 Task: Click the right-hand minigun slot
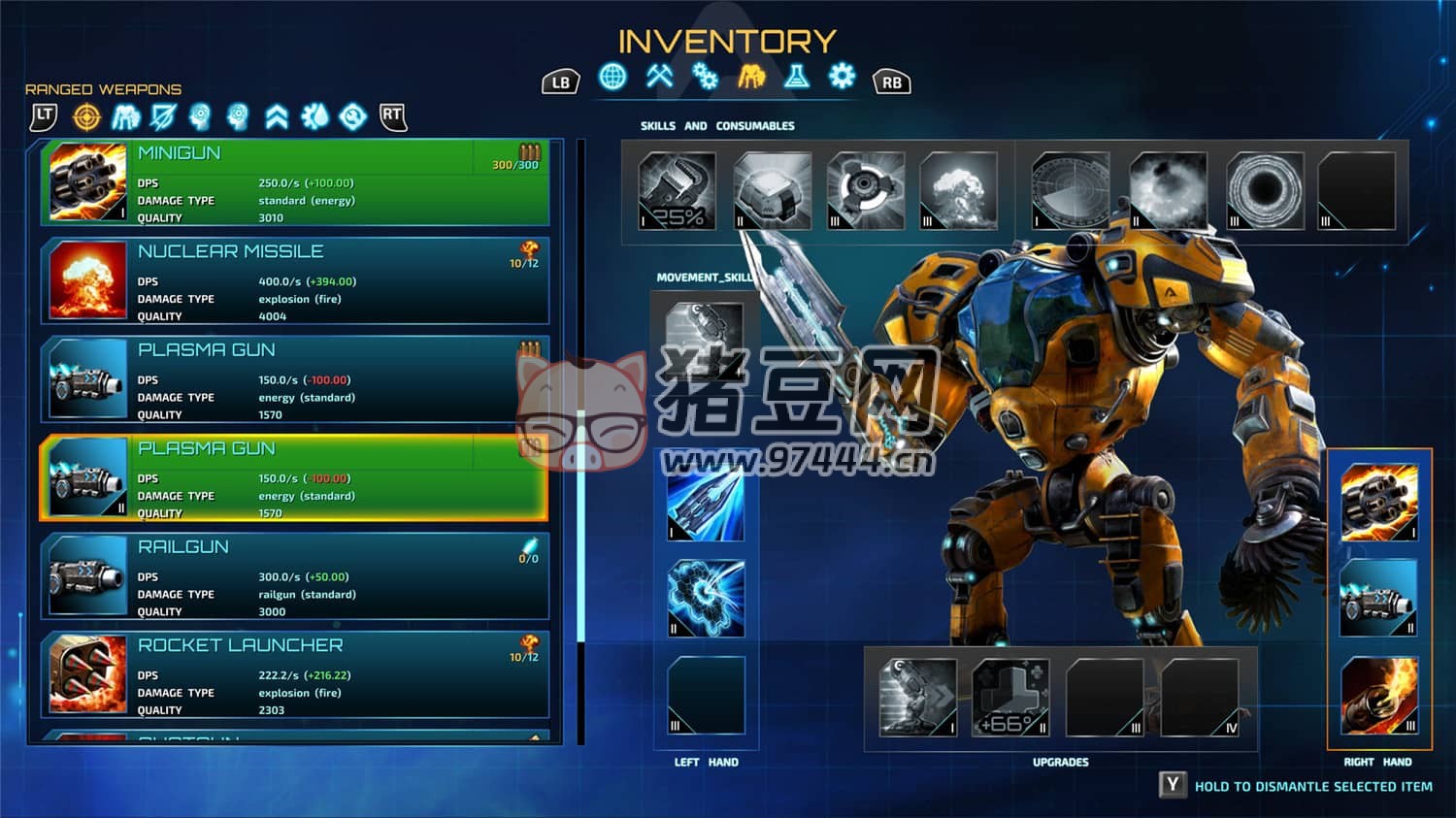(1379, 502)
